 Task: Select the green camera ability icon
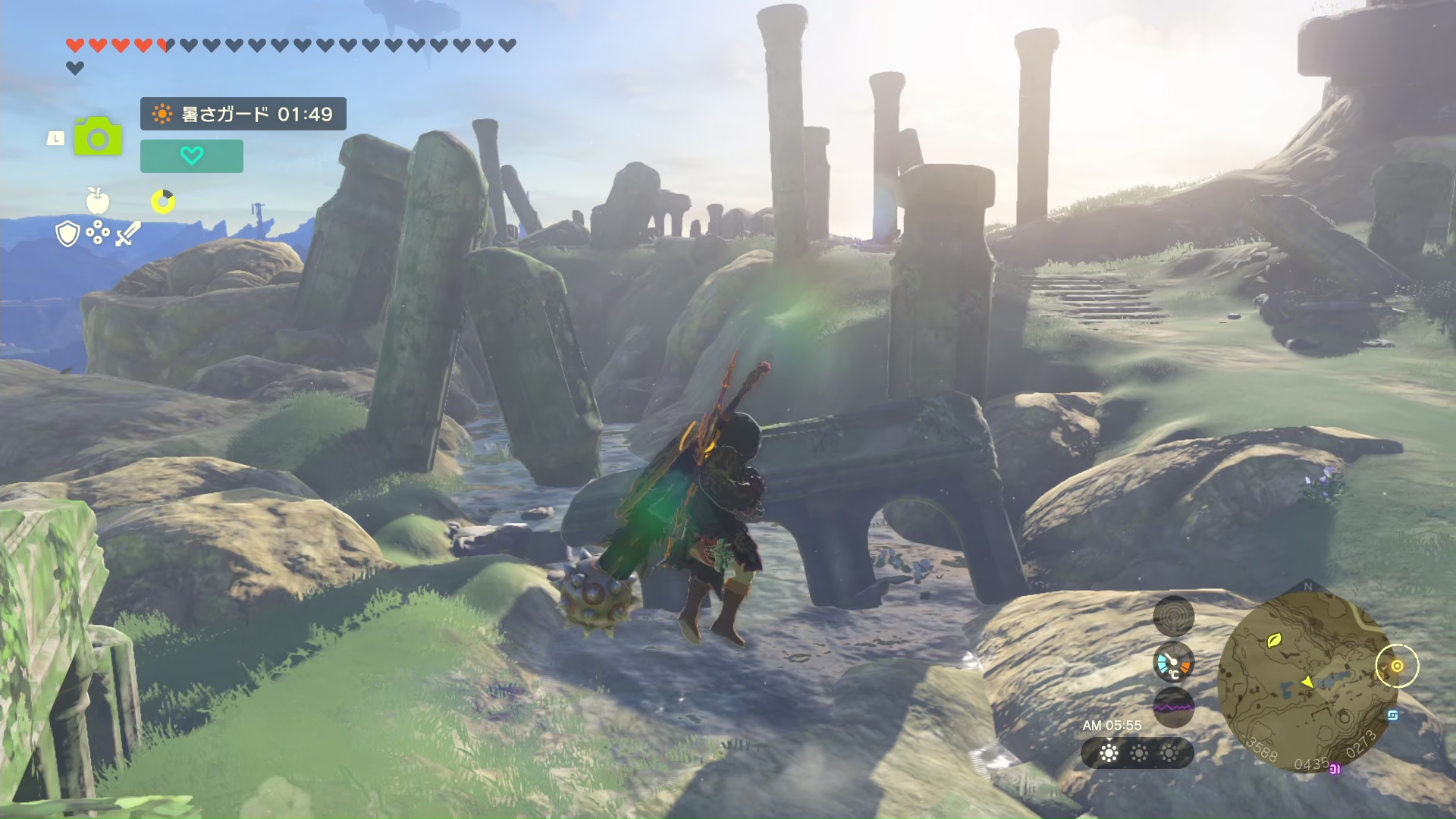(x=98, y=137)
